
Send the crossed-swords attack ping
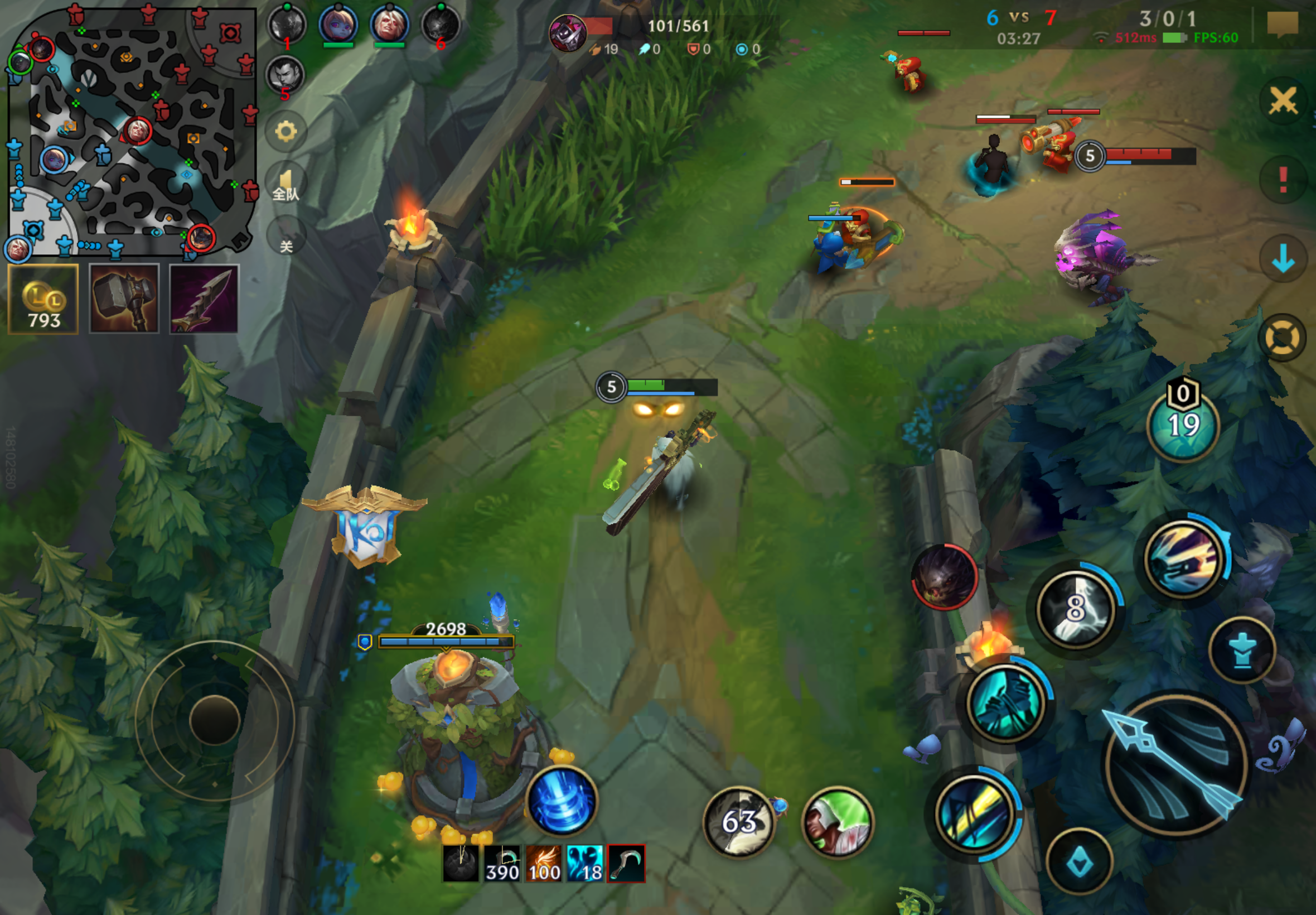point(1283,102)
